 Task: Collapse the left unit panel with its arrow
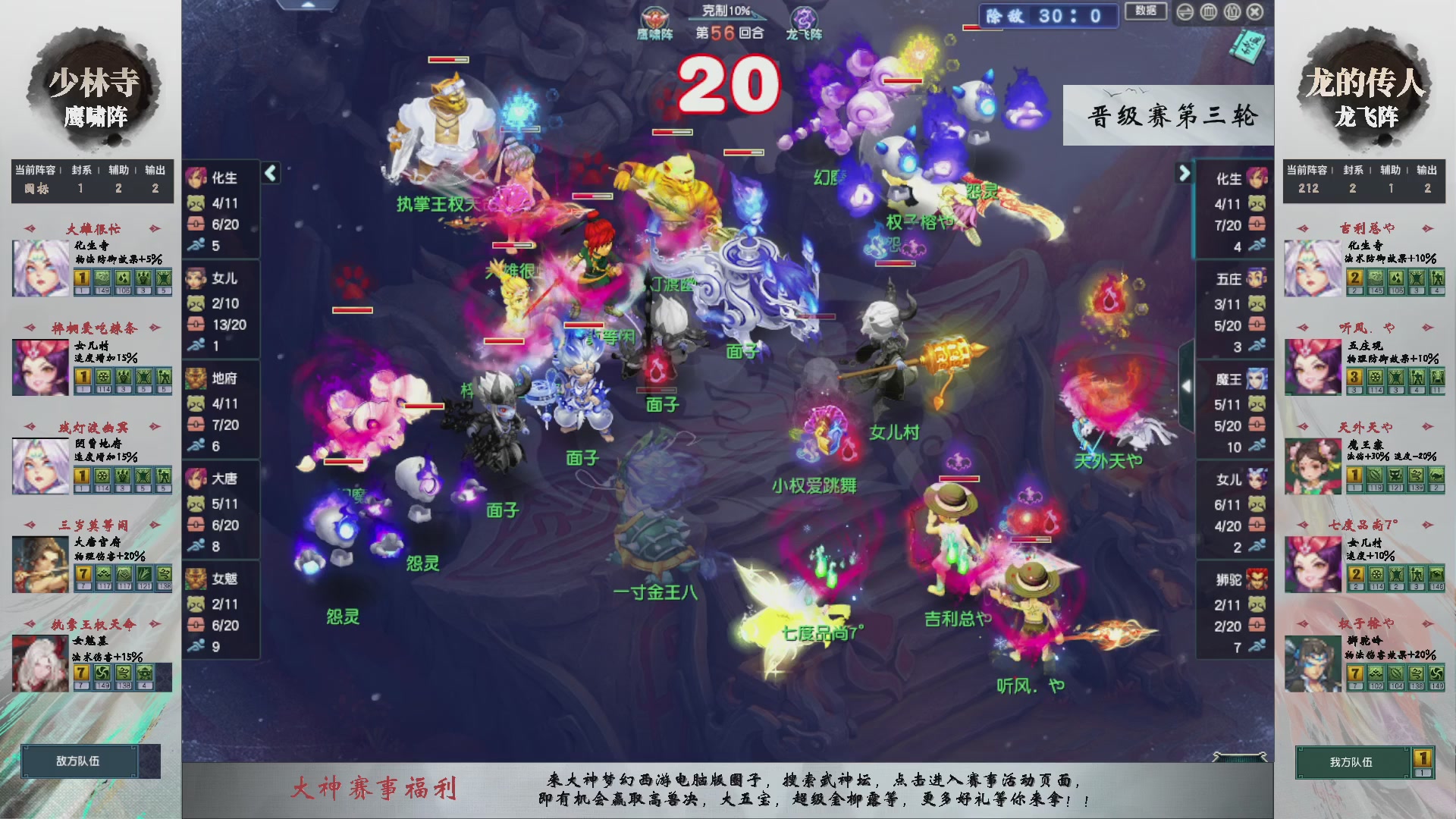click(x=269, y=173)
